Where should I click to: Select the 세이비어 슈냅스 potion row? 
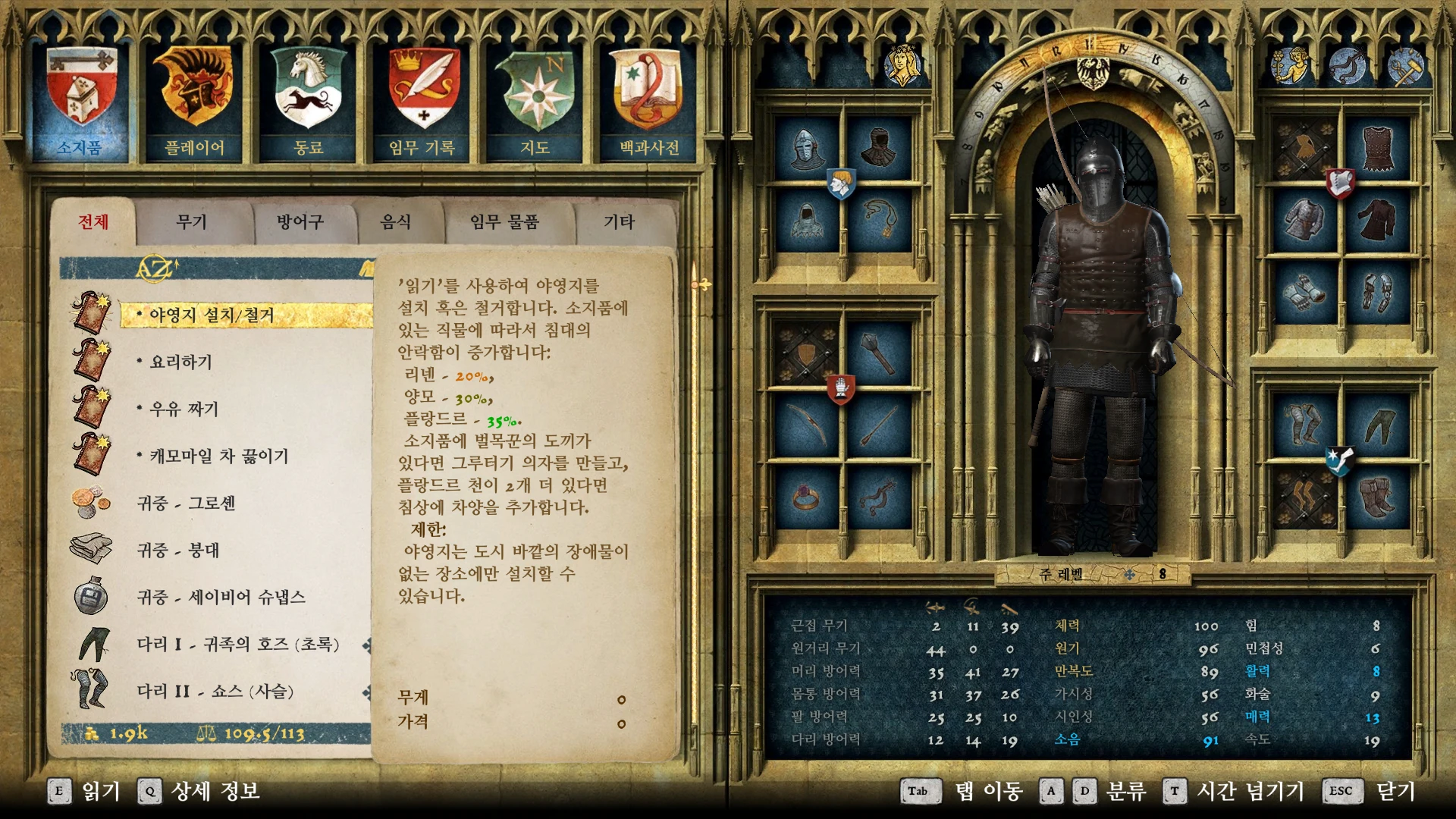(x=221, y=598)
